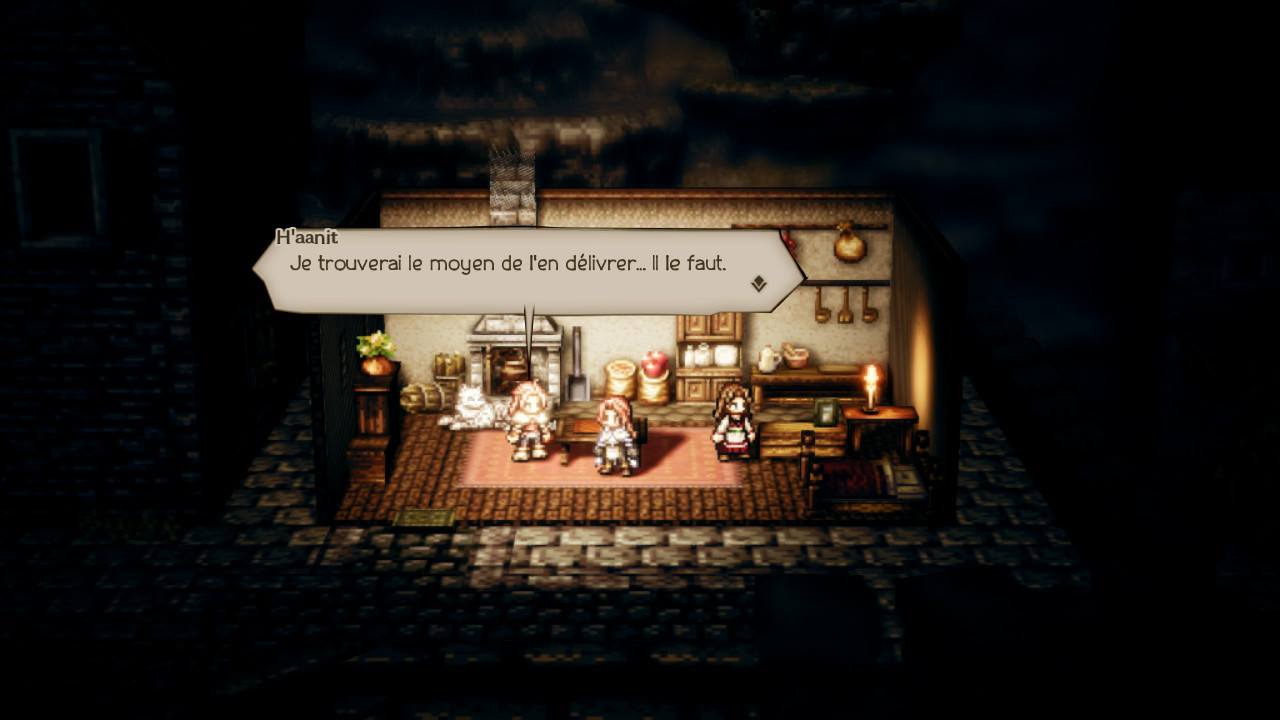
Task: Click the red apple on the counter
Action: [655, 363]
